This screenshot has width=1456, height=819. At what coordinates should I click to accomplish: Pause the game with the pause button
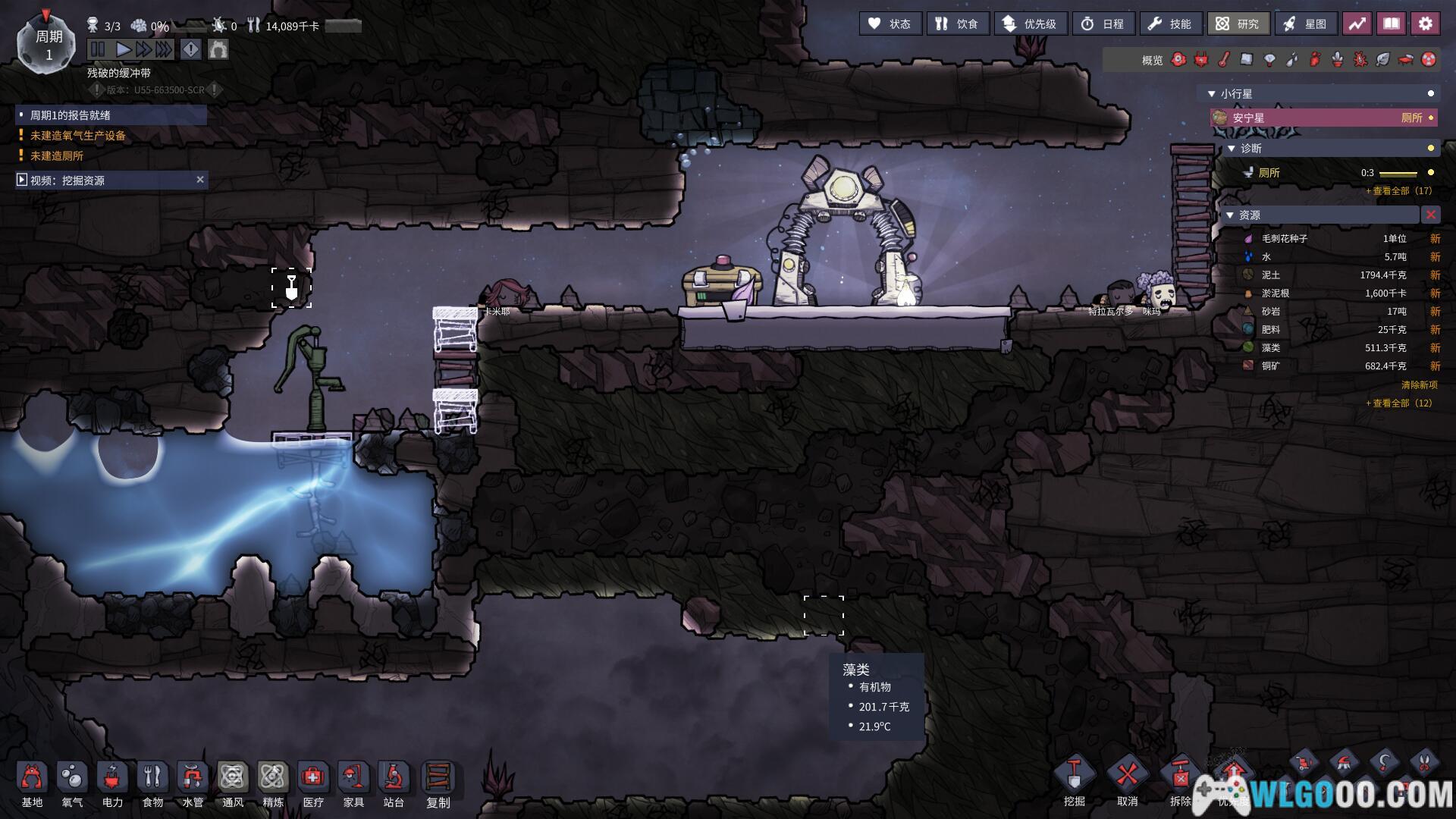click(98, 50)
